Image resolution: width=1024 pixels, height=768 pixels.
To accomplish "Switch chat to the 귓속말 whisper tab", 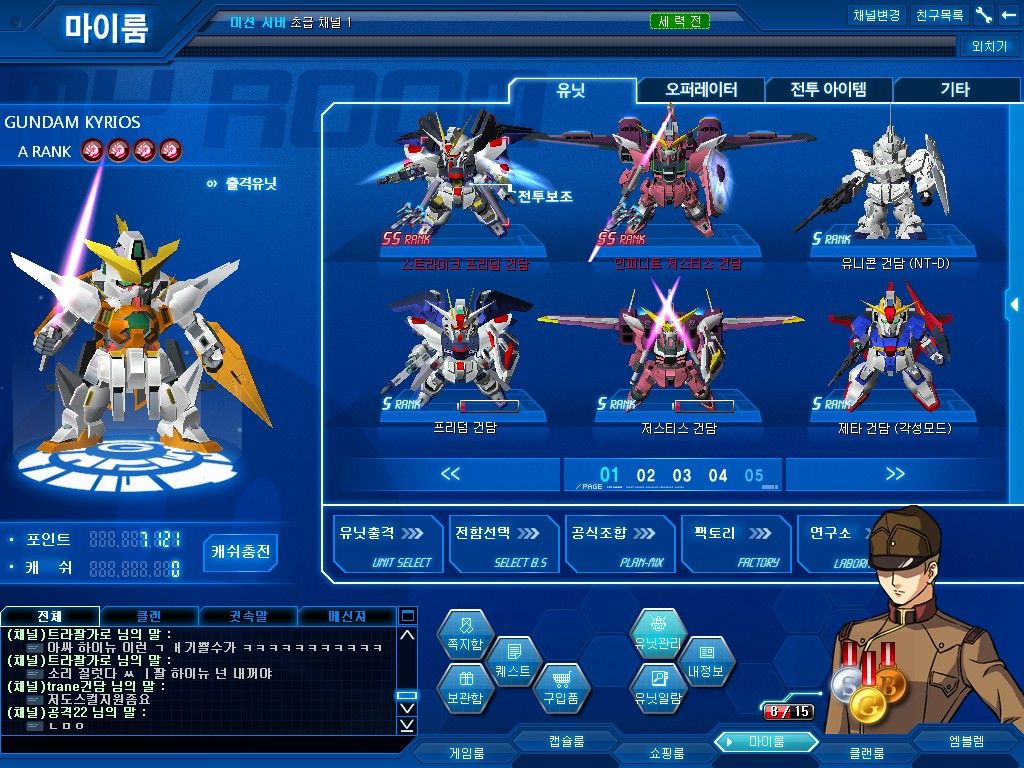I will [x=247, y=616].
